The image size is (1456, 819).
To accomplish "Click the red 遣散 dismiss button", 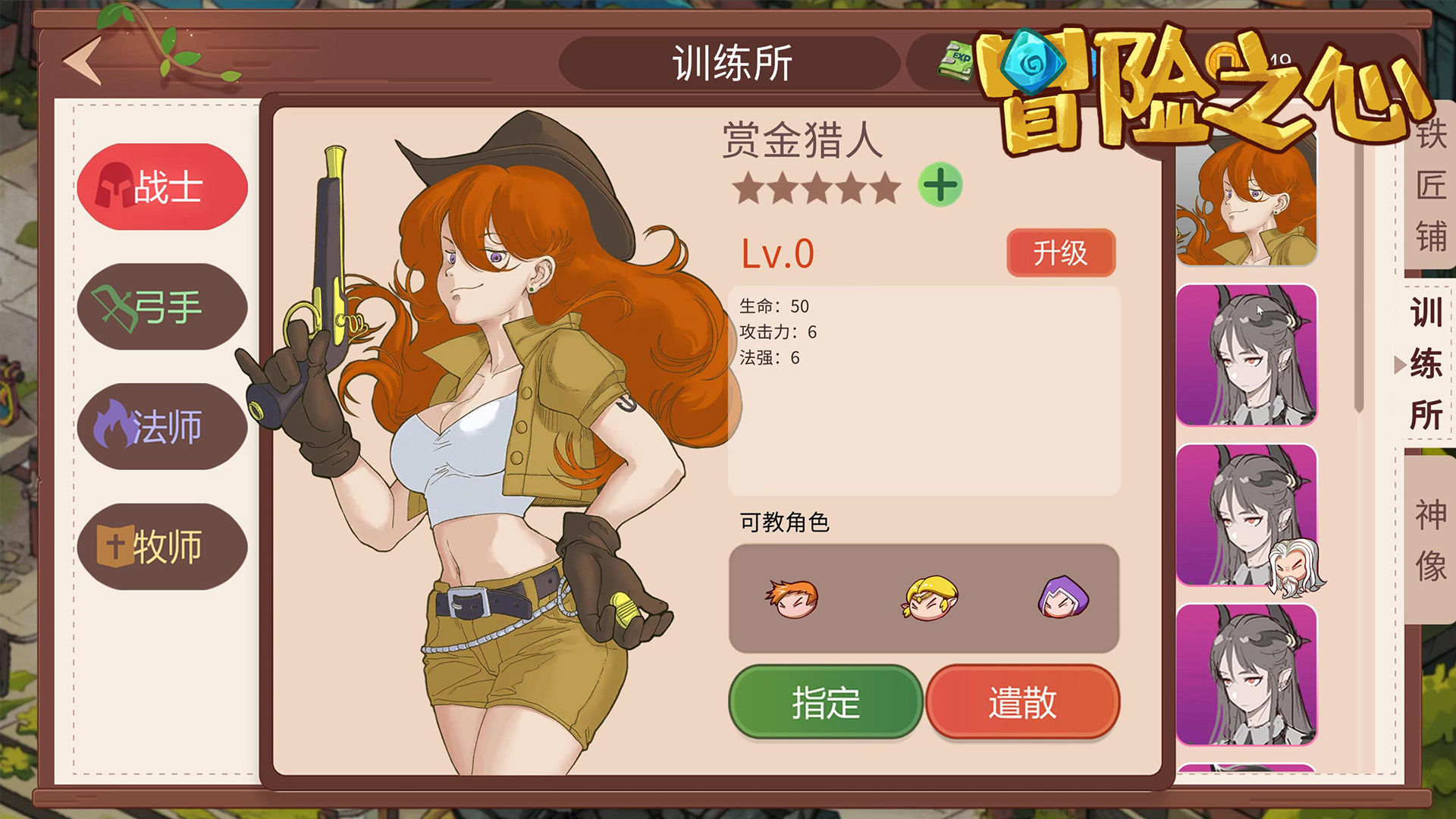I will (x=1024, y=703).
